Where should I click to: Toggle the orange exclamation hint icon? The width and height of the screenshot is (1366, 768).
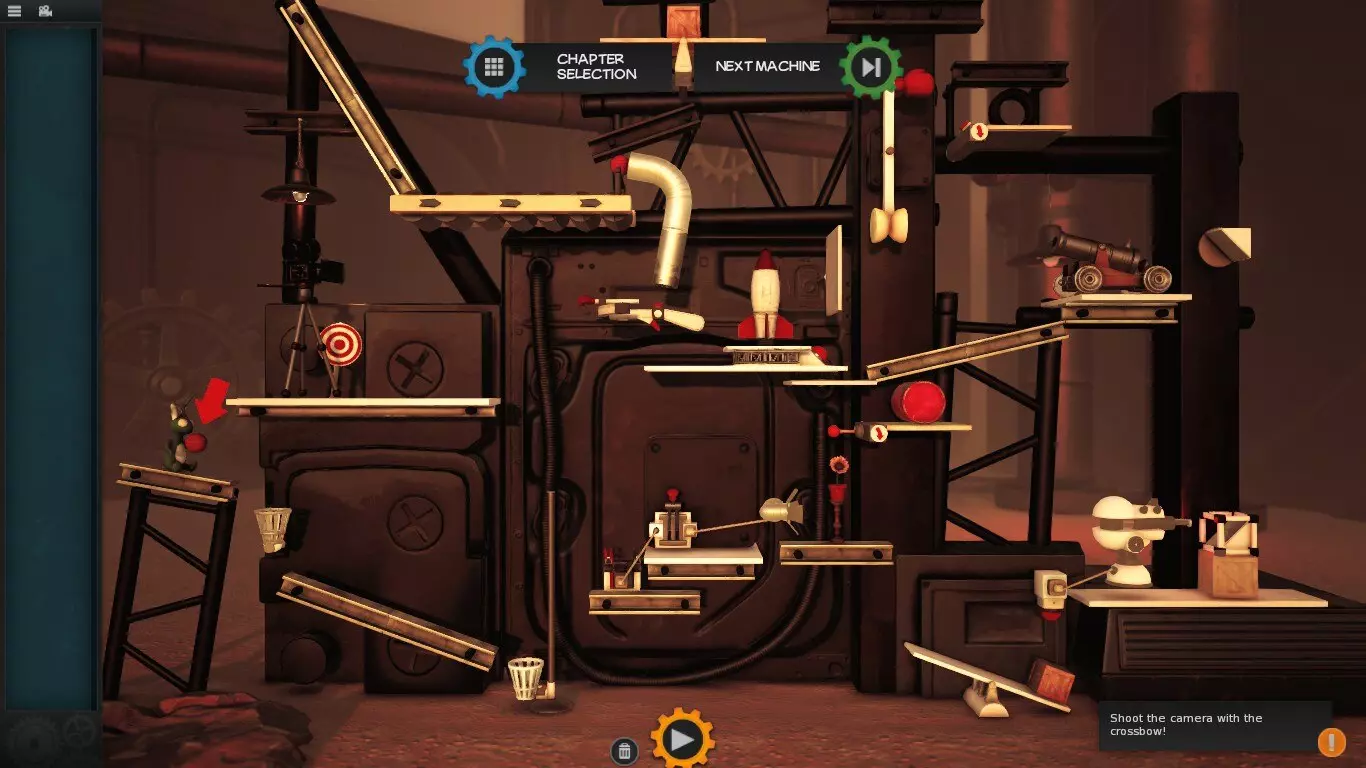1331,742
